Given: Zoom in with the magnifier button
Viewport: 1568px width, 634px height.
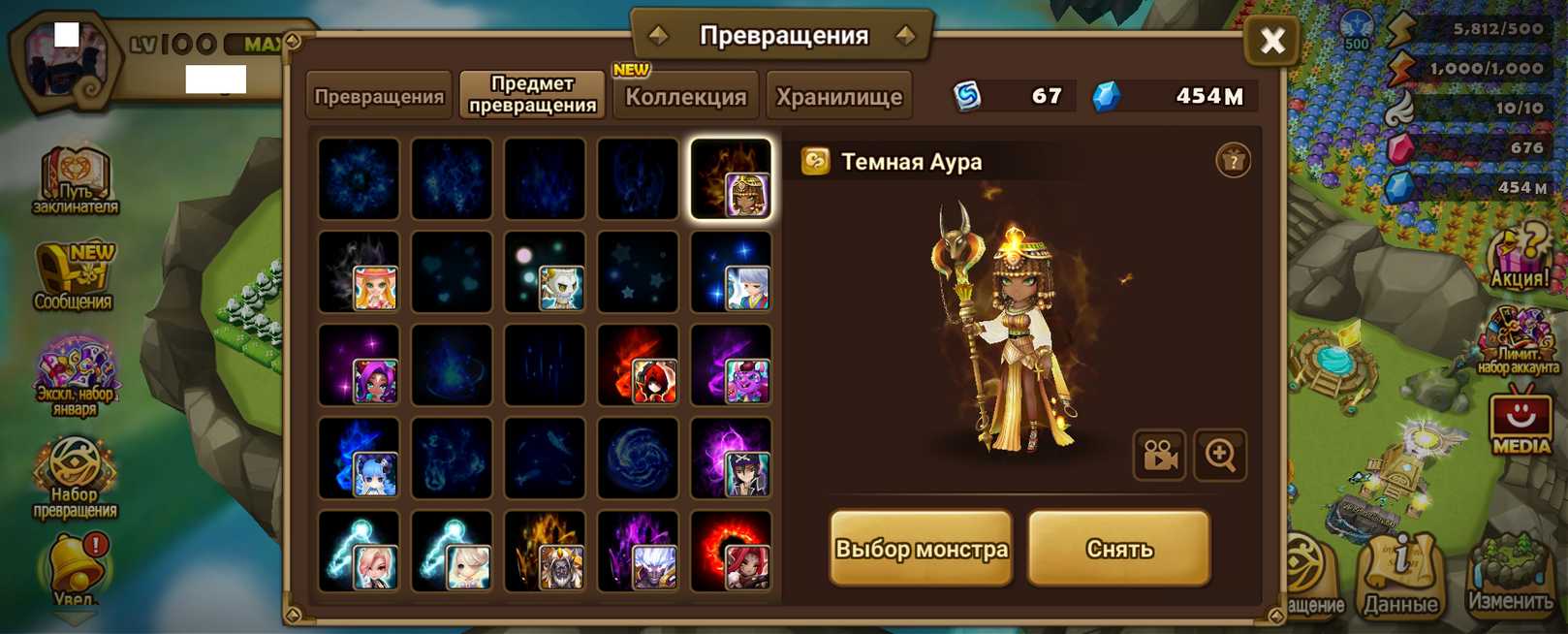Looking at the screenshot, I should point(1220,455).
